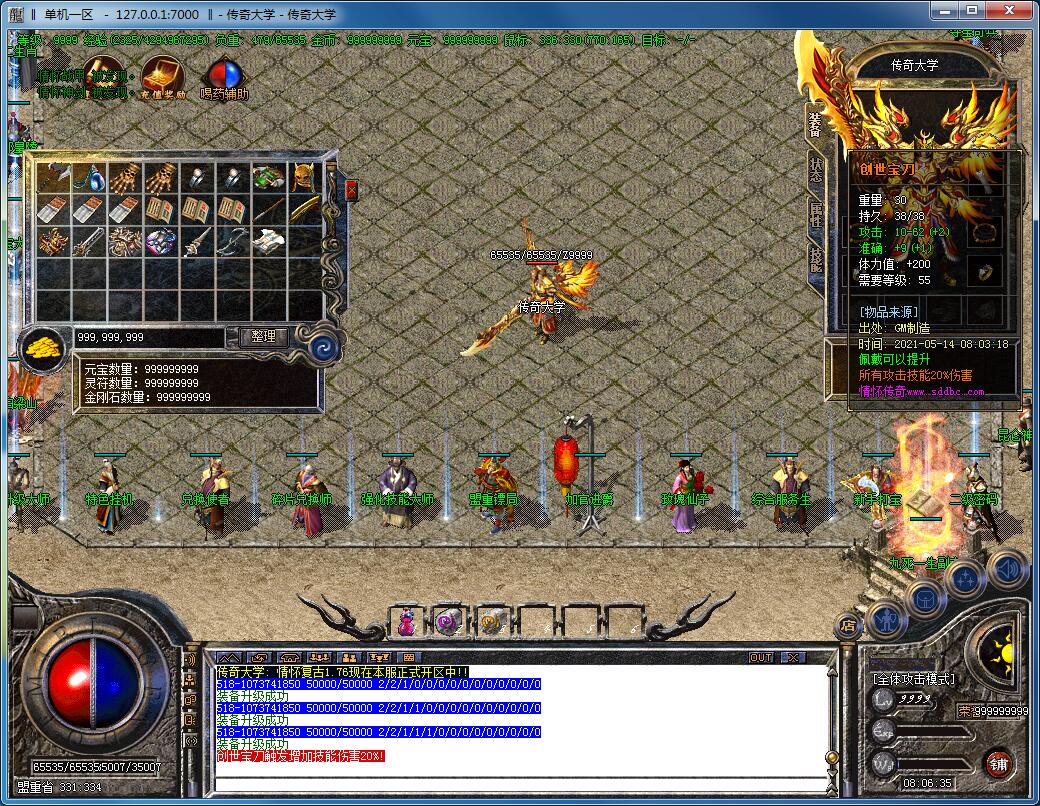Open the 属性 attributes tab
This screenshot has width=1040, height=806.
[816, 214]
